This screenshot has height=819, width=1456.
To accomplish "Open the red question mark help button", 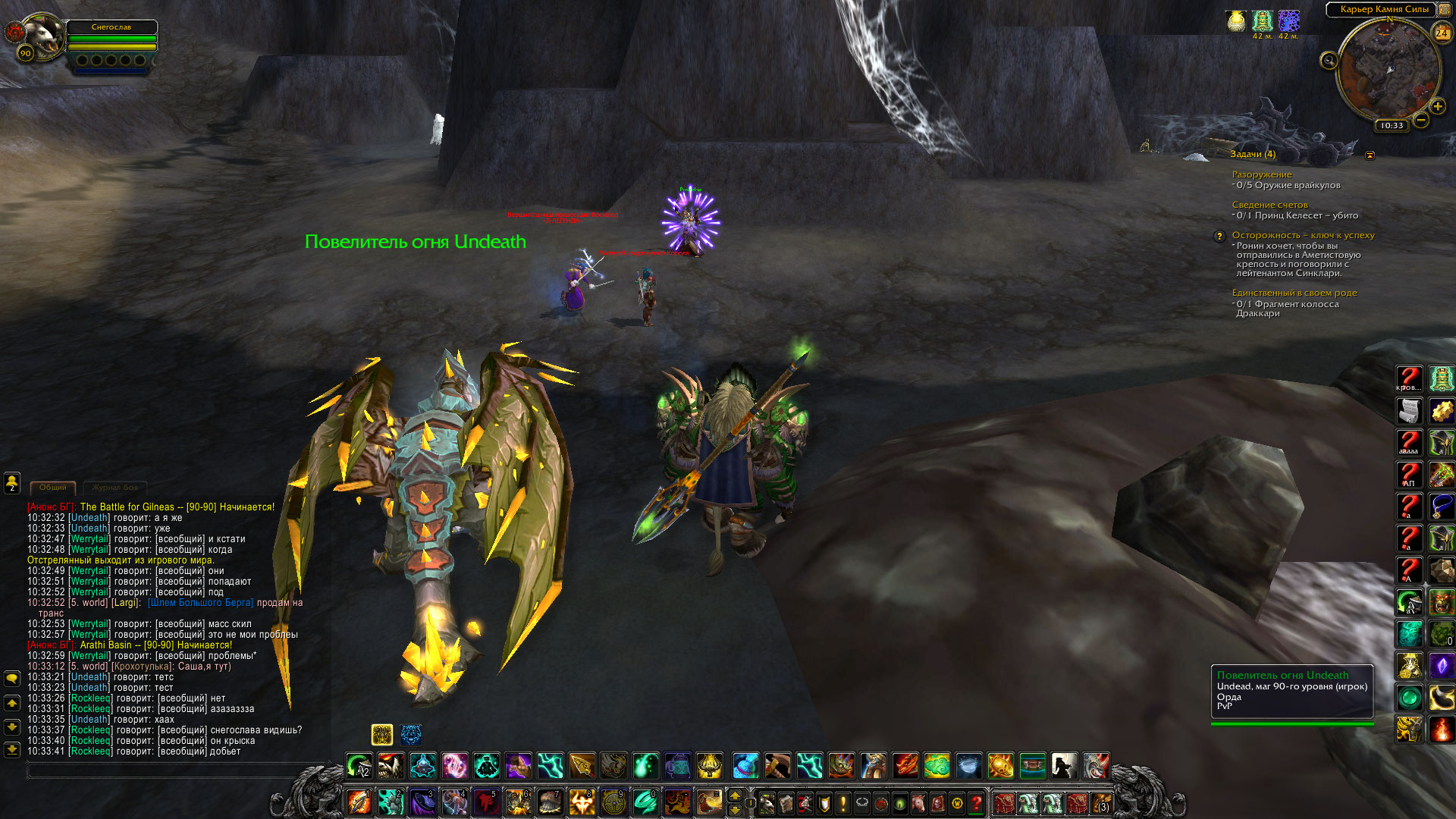I will [x=977, y=802].
